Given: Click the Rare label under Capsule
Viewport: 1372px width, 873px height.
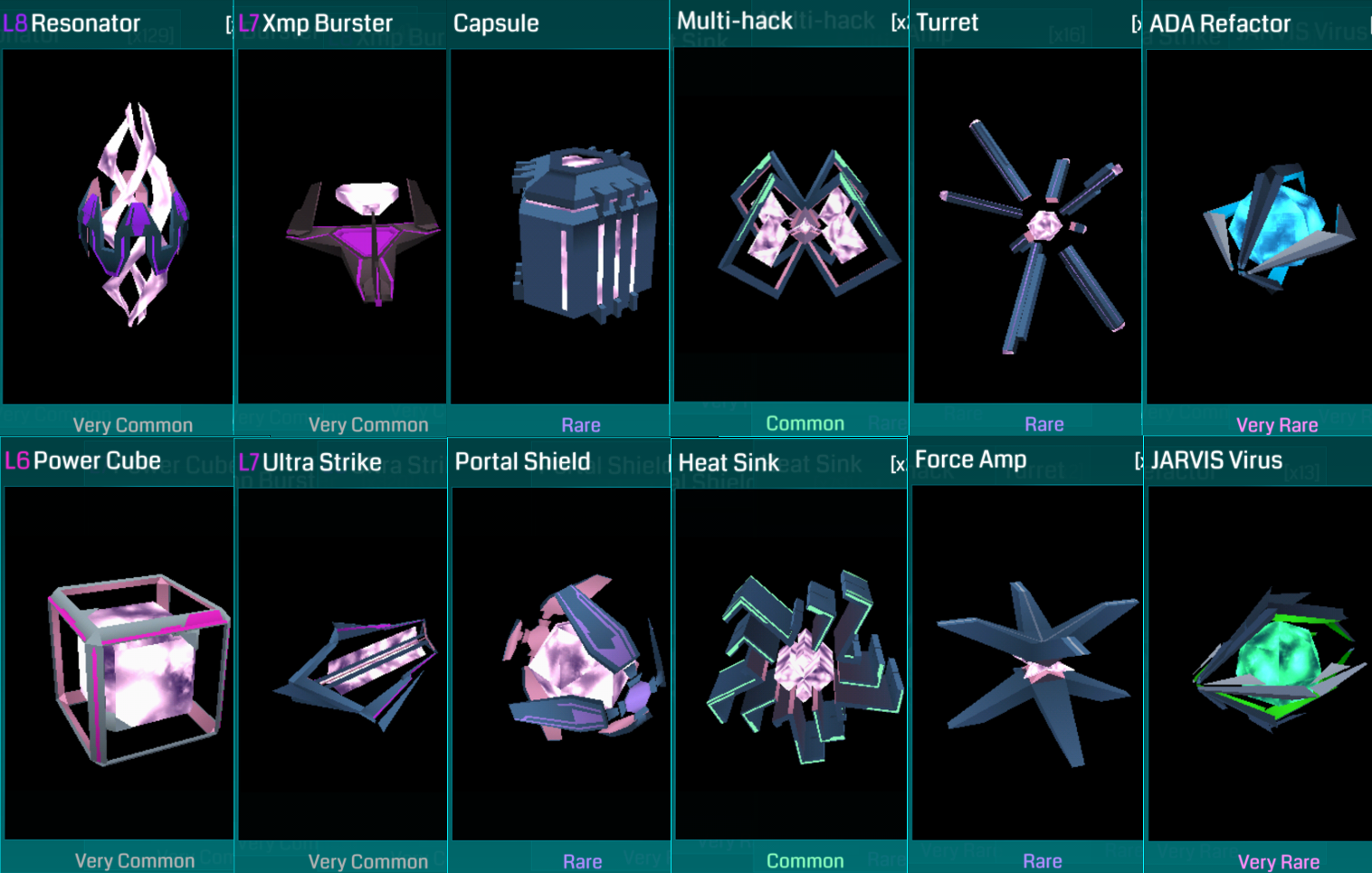Looking at the screenshot, I should tap(580, 424).
